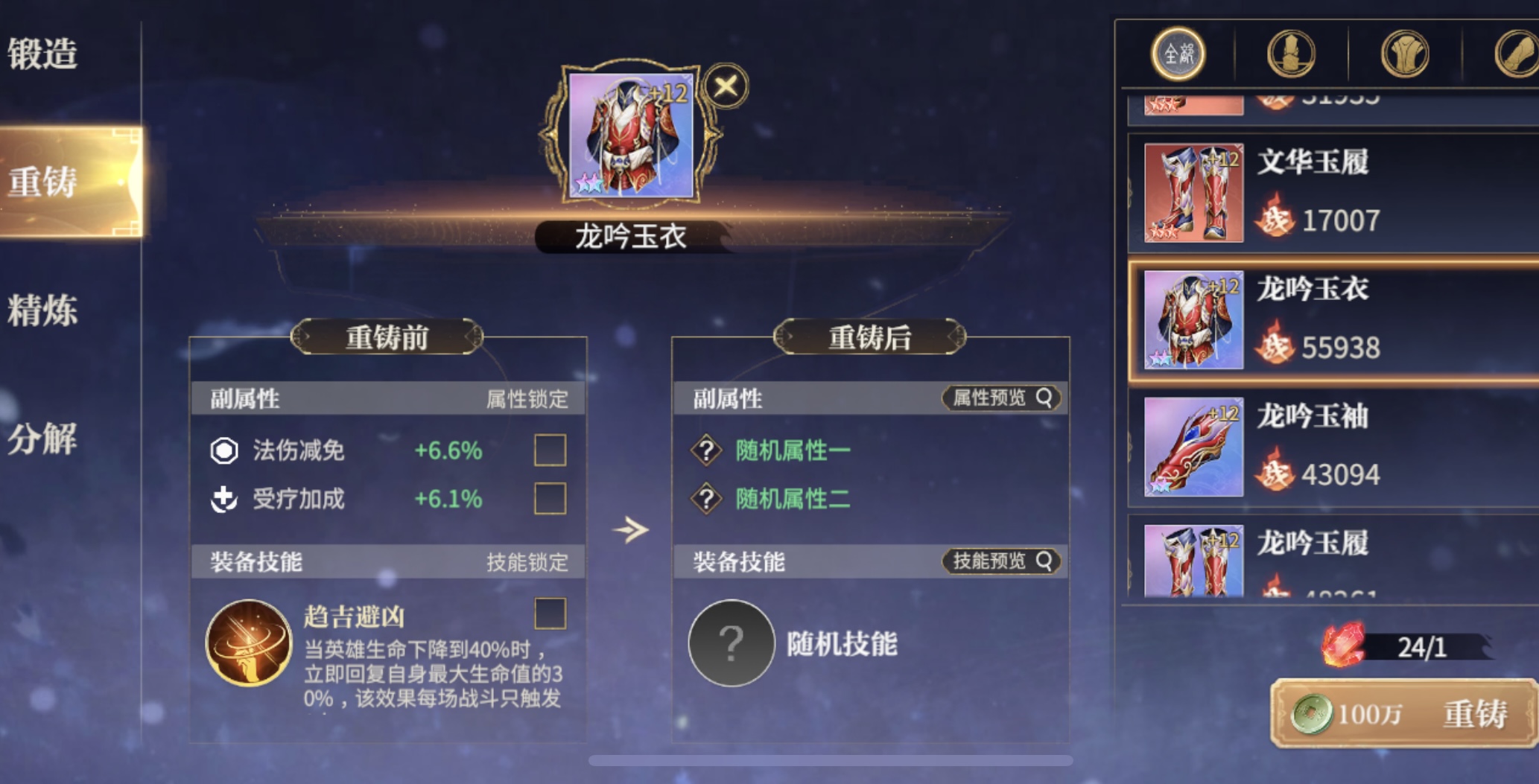Open the 精炼 tab
Viewport: 1539px width, 784px height.
(43, 310)
